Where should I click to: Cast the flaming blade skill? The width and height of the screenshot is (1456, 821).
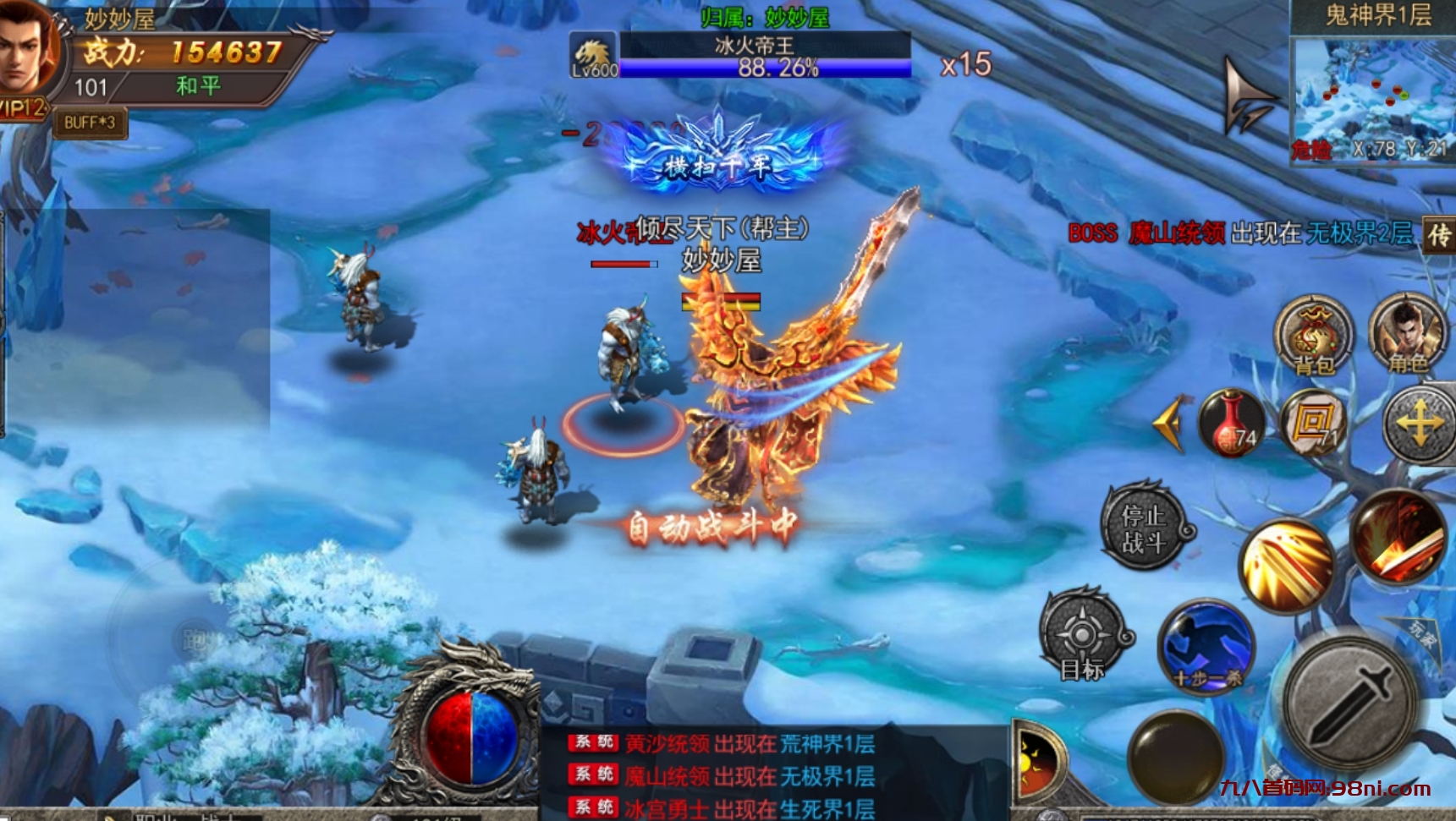[1398, 536]
